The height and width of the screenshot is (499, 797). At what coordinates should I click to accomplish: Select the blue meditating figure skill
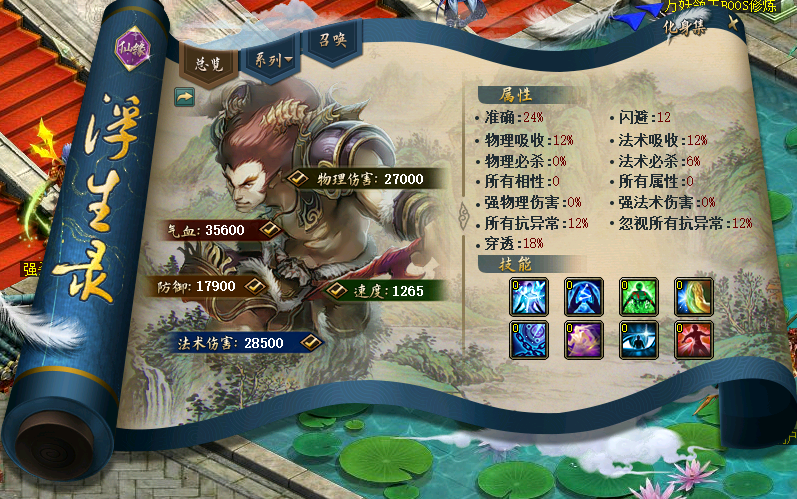583,297
